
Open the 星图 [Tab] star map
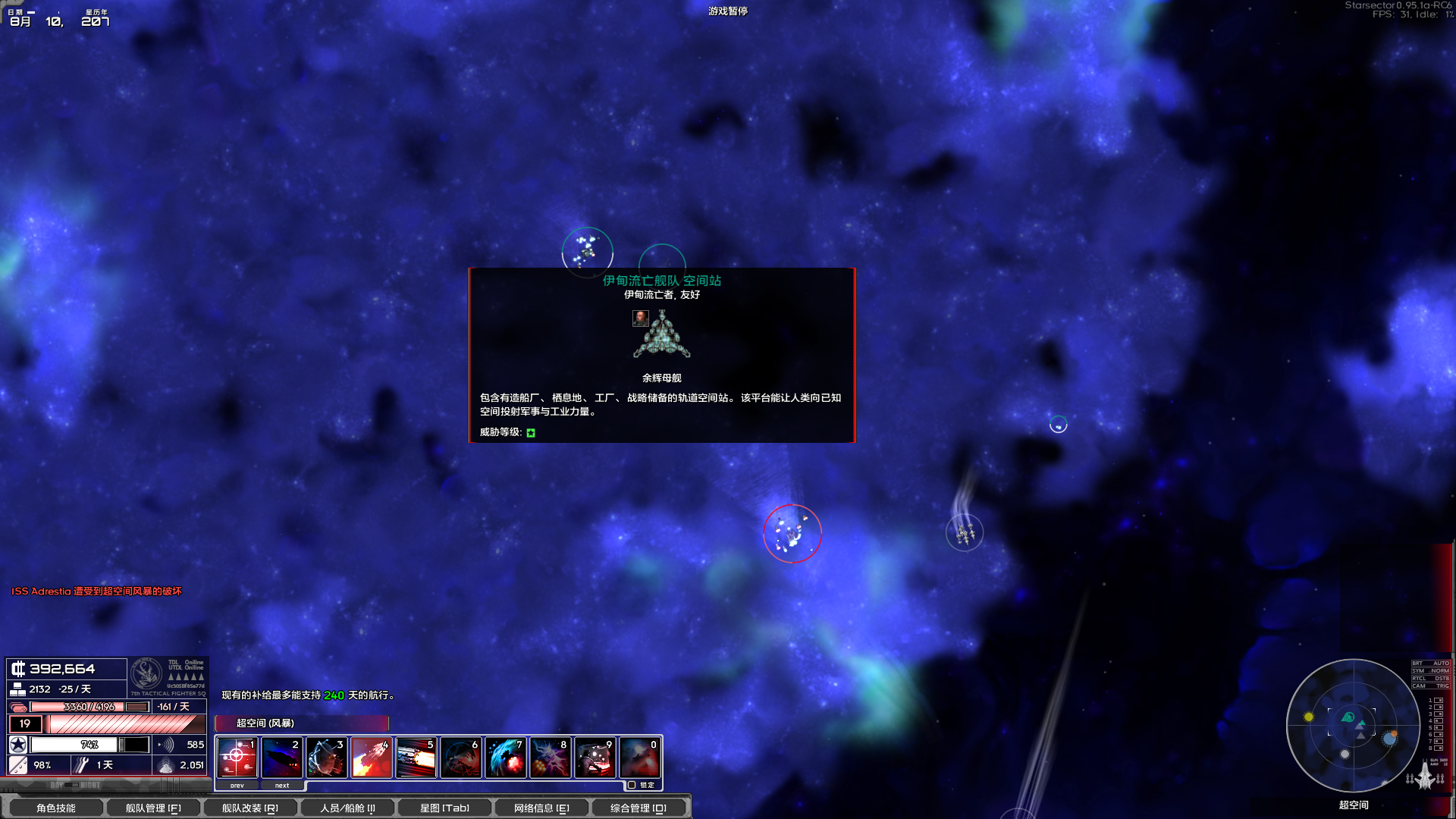pos(446,808)
